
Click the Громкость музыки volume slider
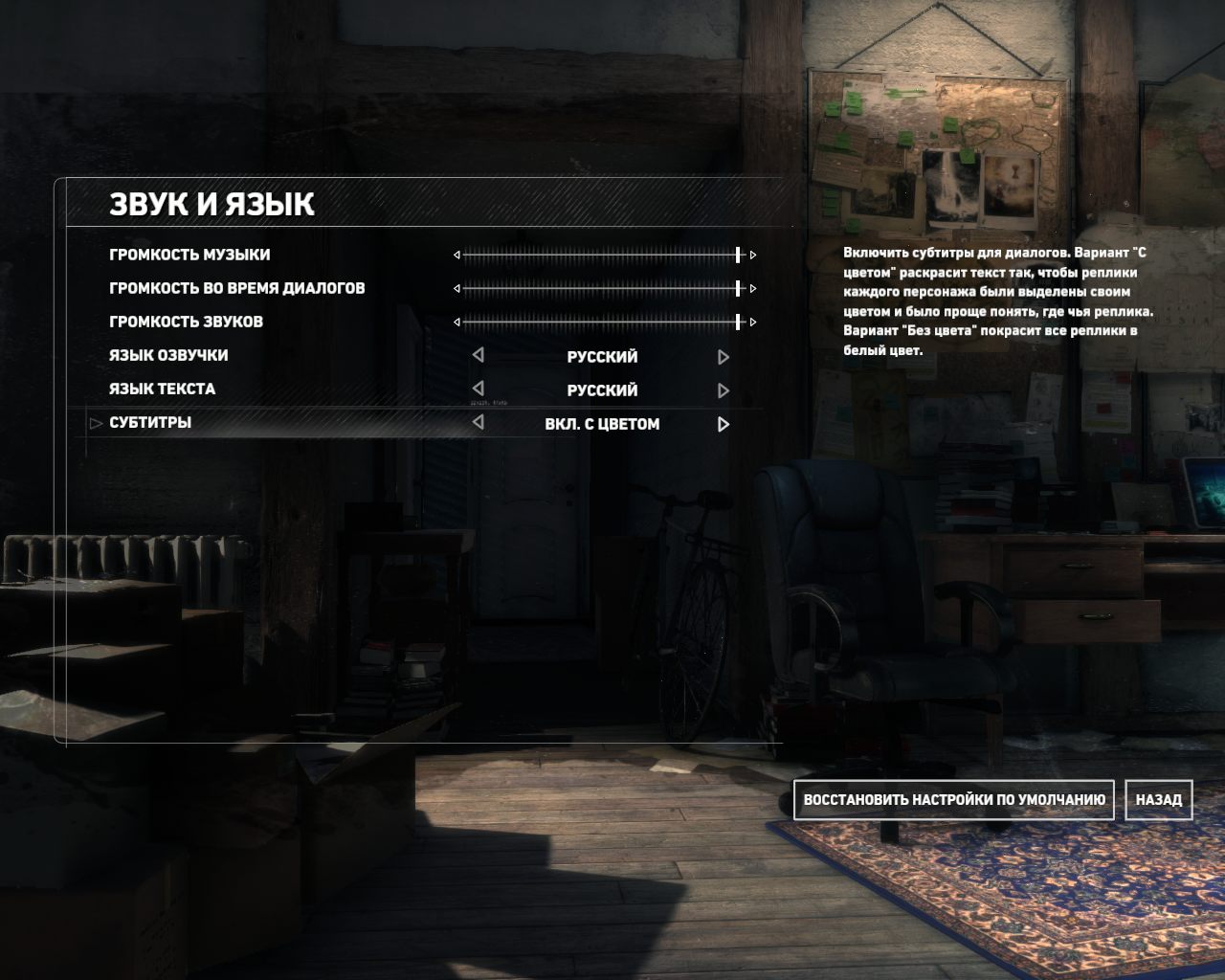coord(603,255)
